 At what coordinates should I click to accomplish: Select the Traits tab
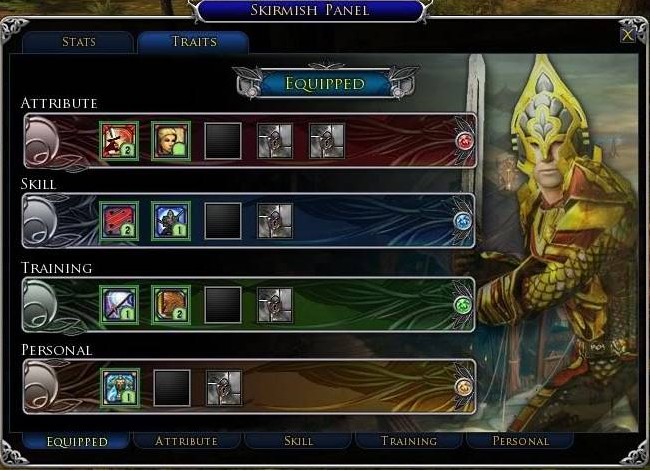pyautogui.click(x=192, y=43)
